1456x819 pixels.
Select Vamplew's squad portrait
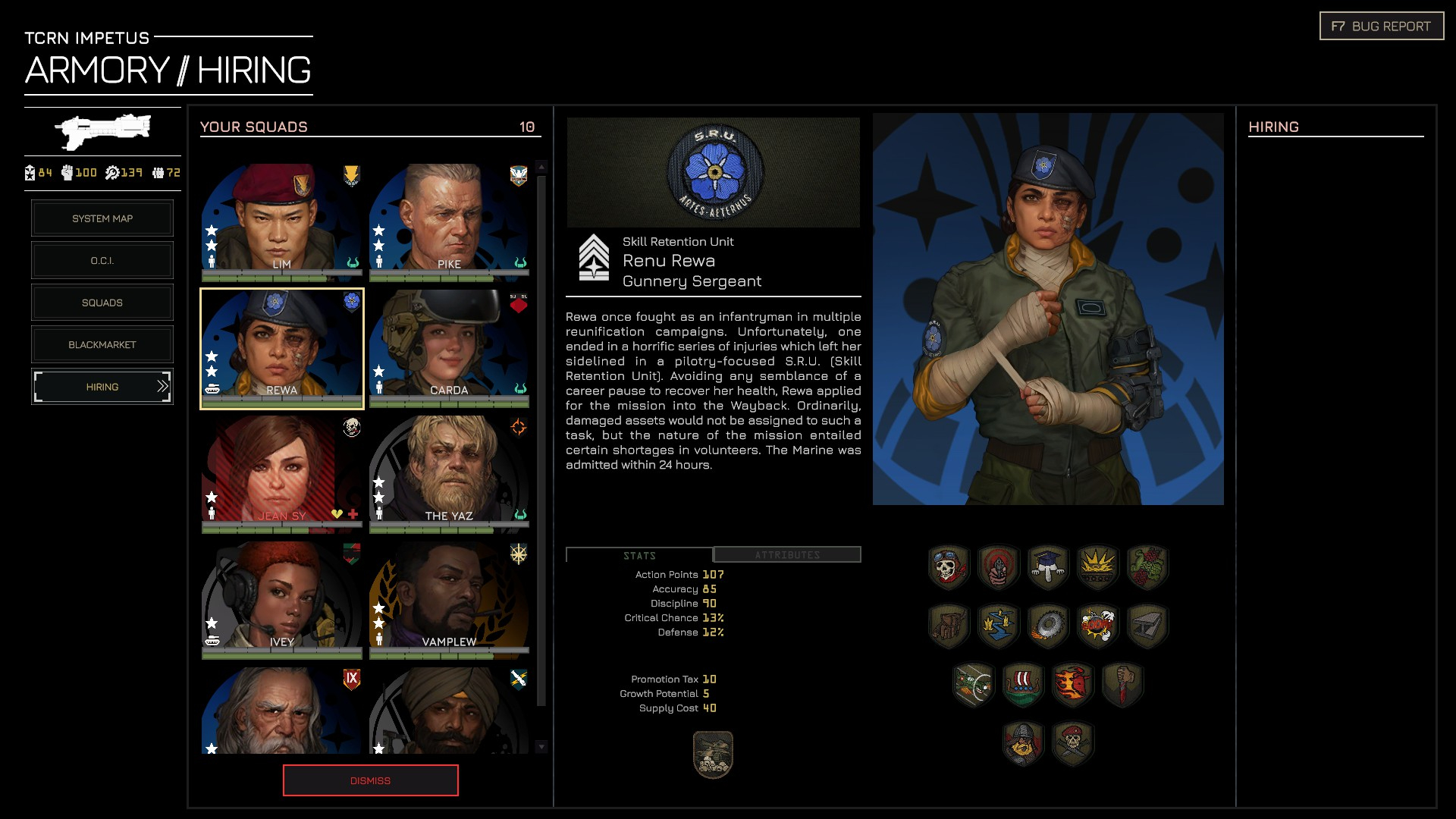(x=449, y=598)
